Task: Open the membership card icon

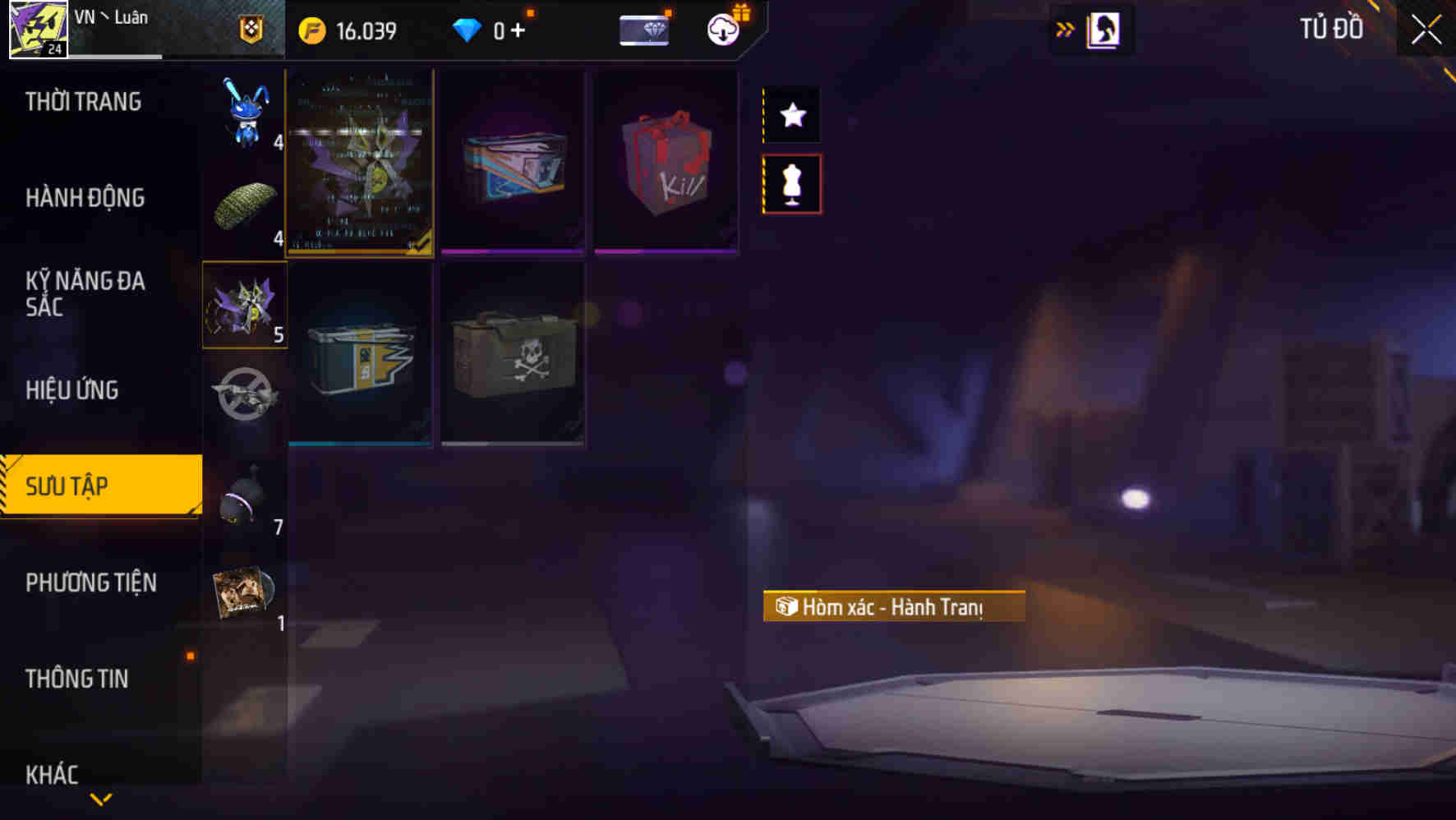Action: click(644, 30)
